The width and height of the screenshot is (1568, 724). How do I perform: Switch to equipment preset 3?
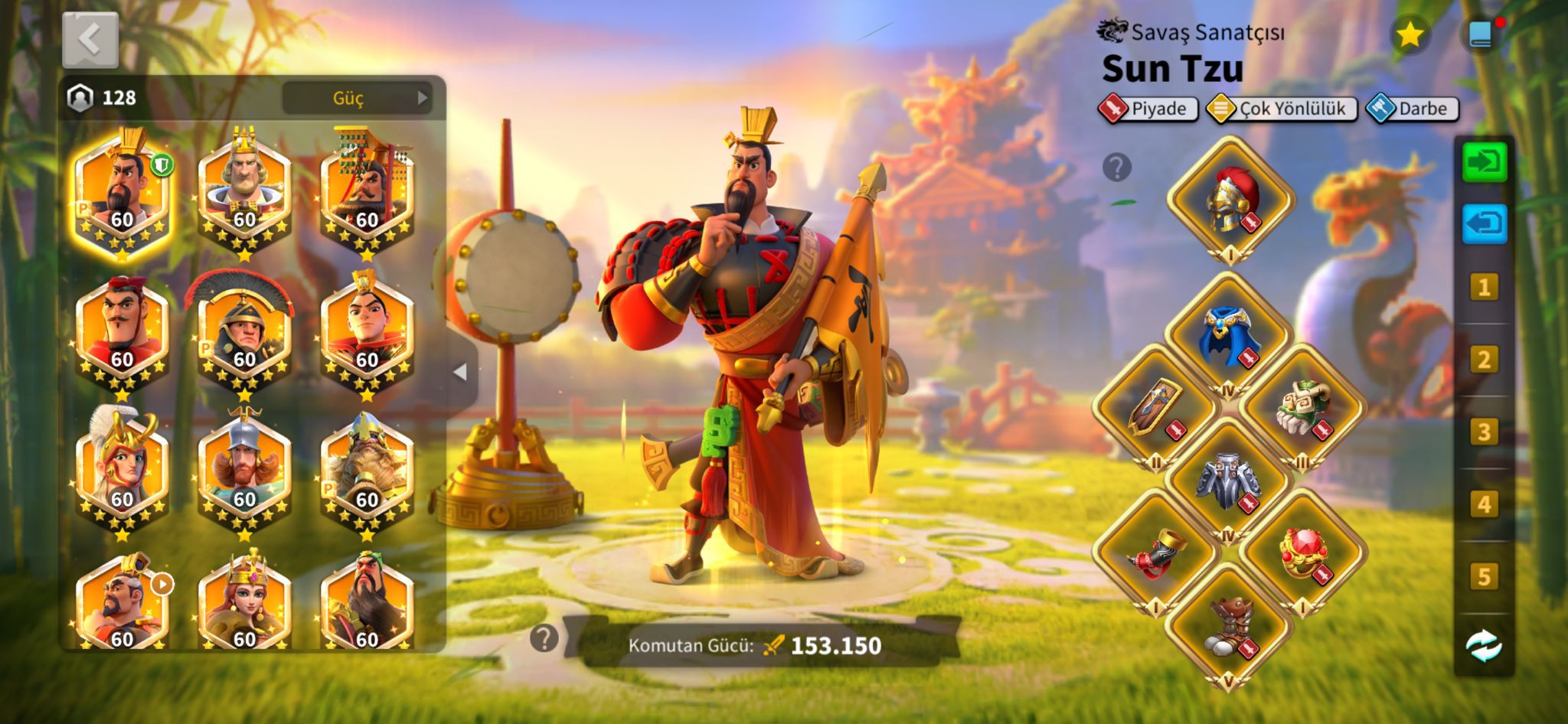(1483, 432)
